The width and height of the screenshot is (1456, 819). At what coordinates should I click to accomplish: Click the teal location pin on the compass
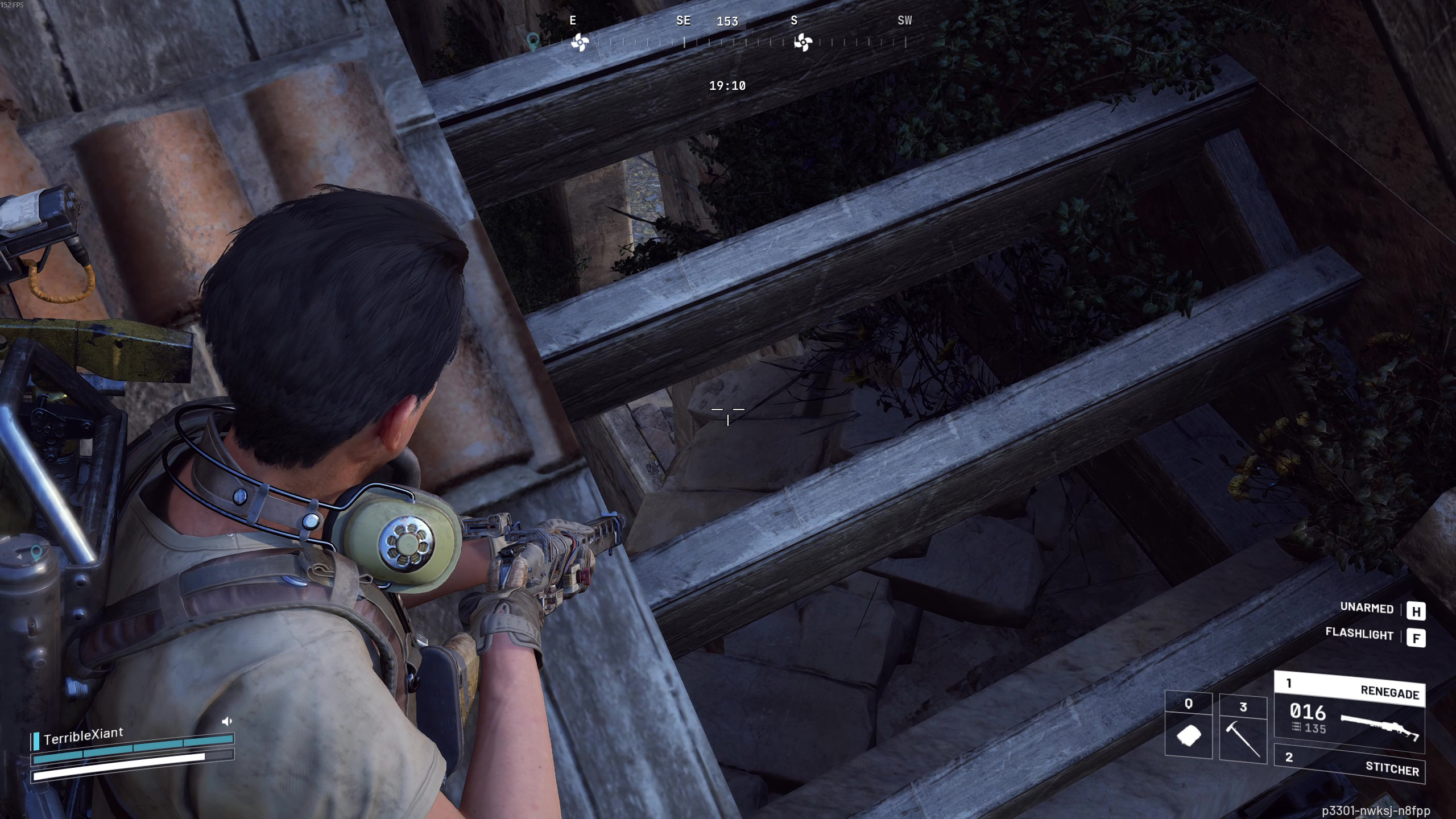[533, 41]
